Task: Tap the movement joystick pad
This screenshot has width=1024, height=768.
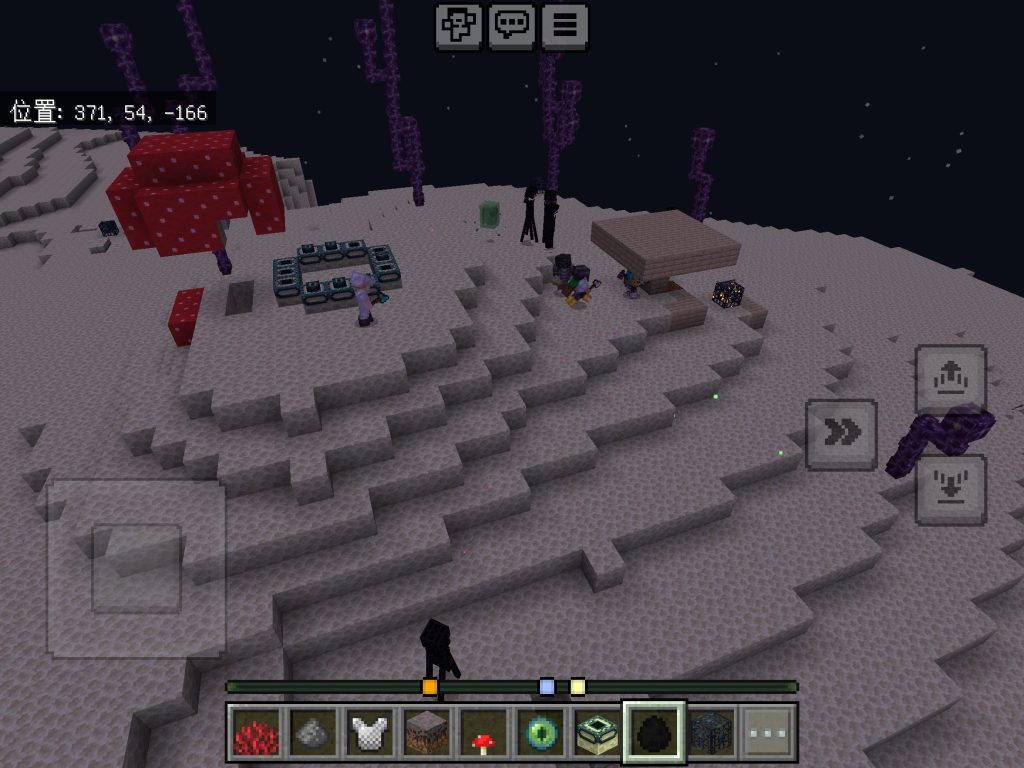Action: pyautogui.click(x=136, y=568)
